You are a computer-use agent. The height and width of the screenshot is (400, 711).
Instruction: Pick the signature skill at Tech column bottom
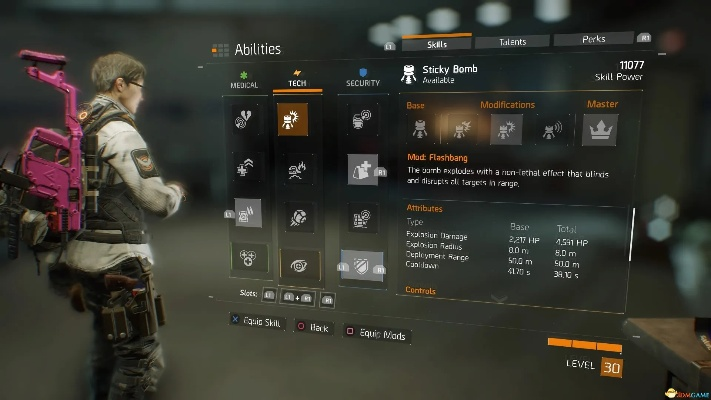[299, 265]
